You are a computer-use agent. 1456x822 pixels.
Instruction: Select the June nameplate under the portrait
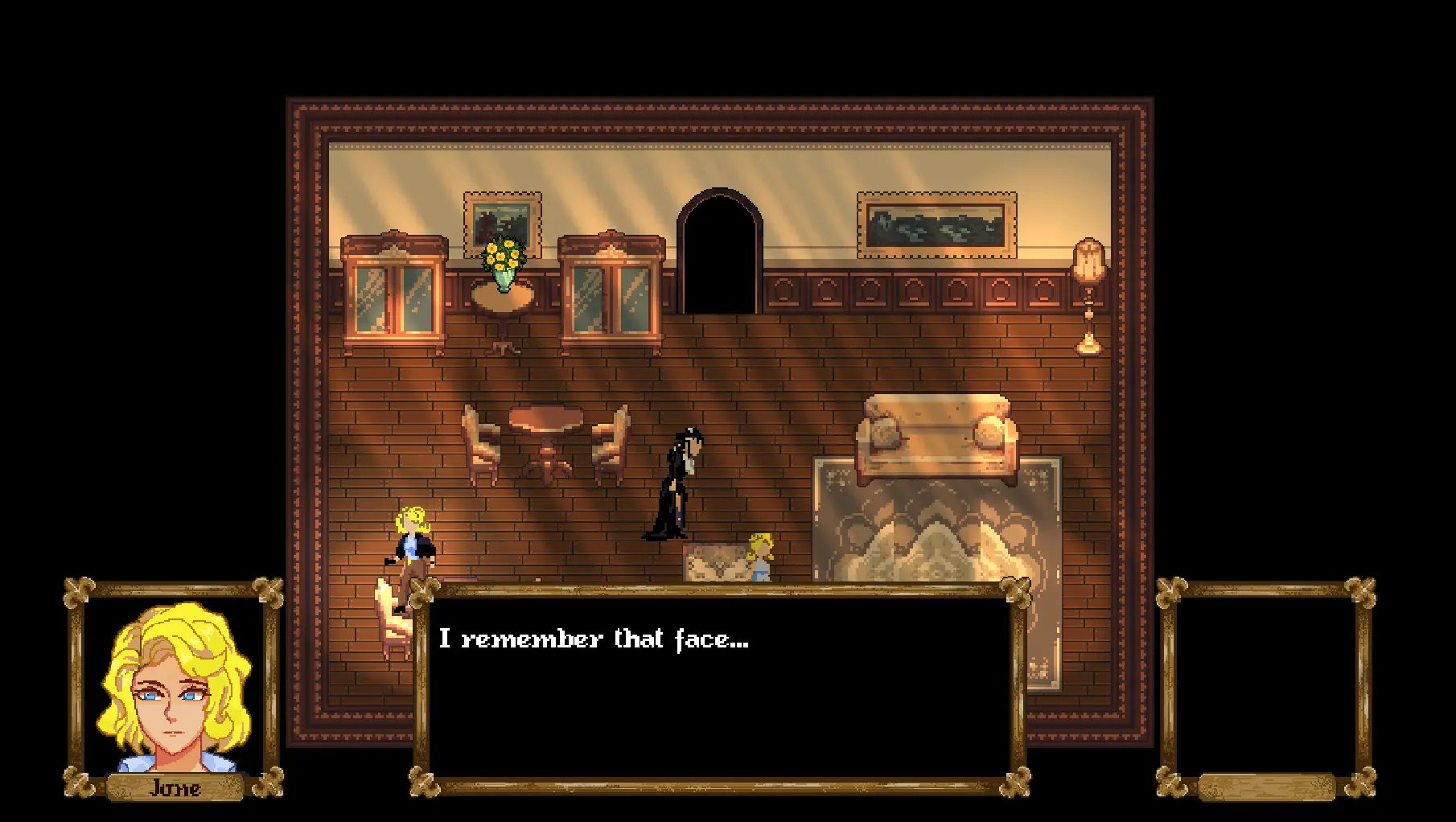click(173, 788)
